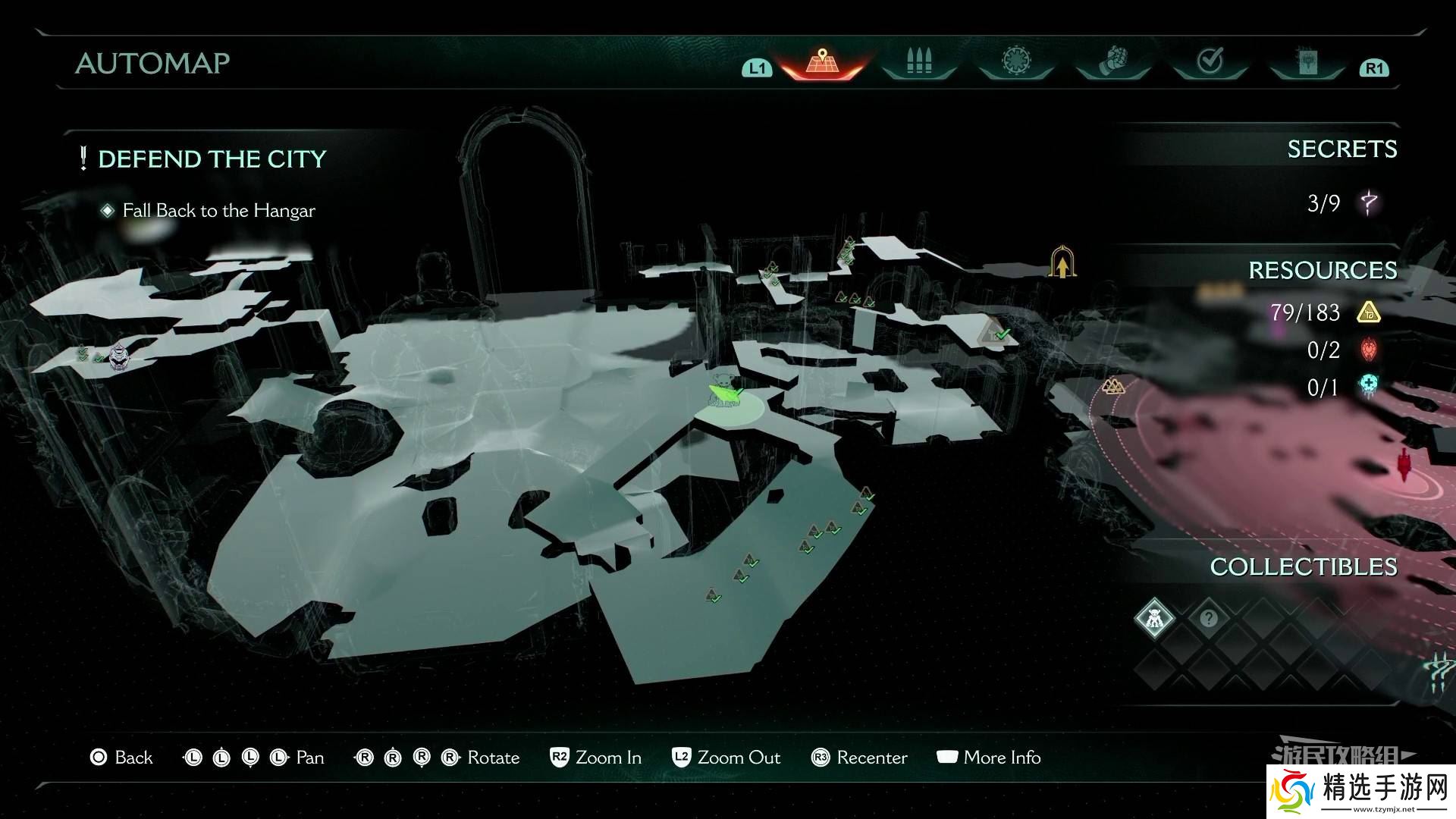1456x819 pixels.
Task: Open the spiked shield saw tab
Action: 1015,62
